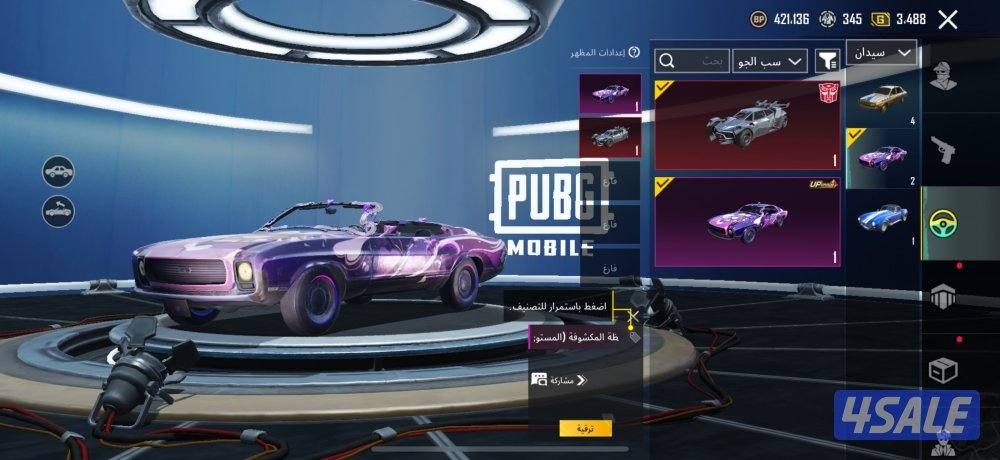Select the purple car in the appearance slots
This screenshot has width=1000, height=460.
pyautogui.click(x=610, y=95)
